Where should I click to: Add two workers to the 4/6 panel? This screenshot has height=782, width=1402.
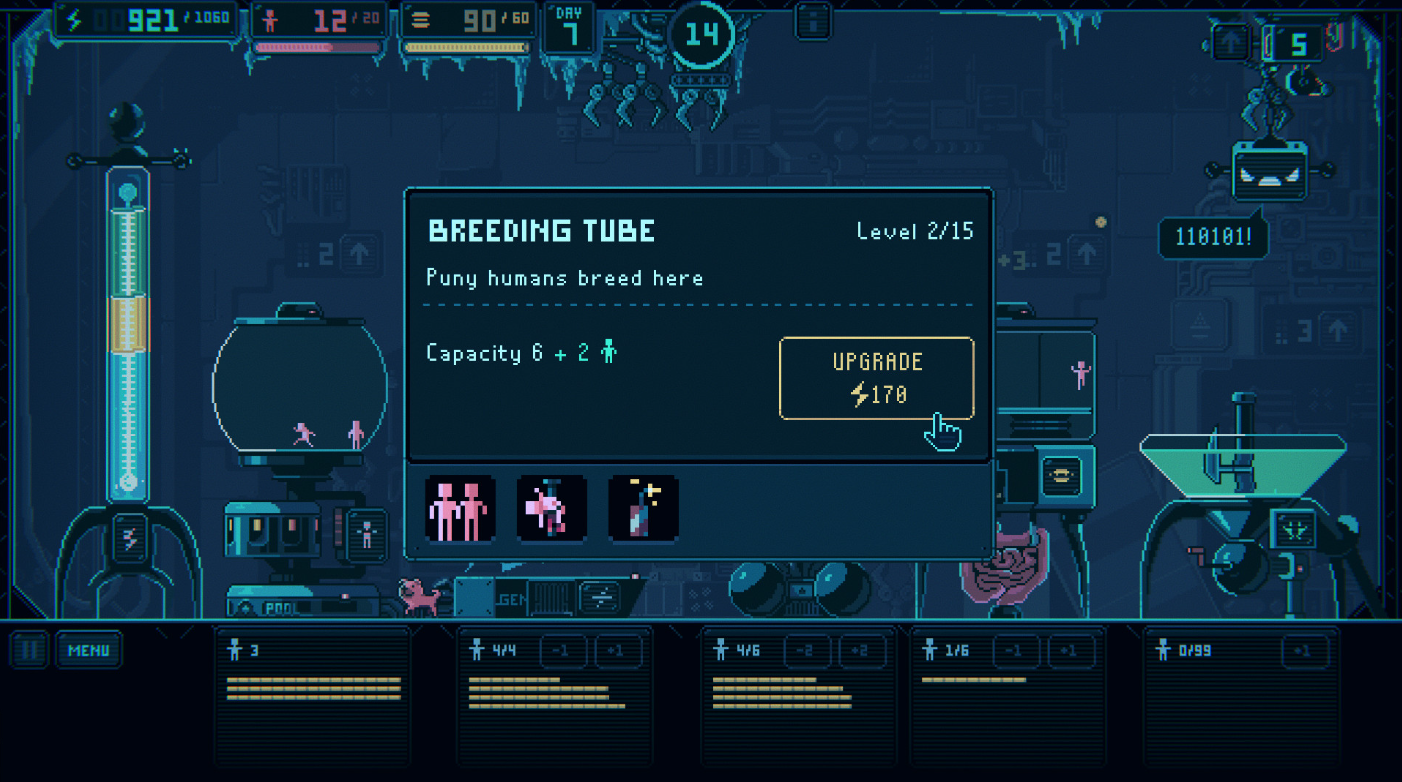(x=861, y=652)
